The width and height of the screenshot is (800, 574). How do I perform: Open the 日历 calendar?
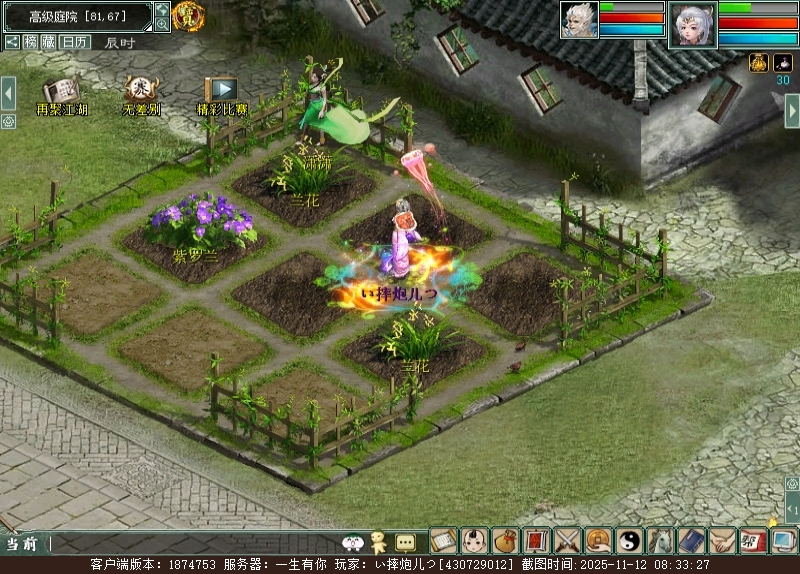click(x=74, y=42)
